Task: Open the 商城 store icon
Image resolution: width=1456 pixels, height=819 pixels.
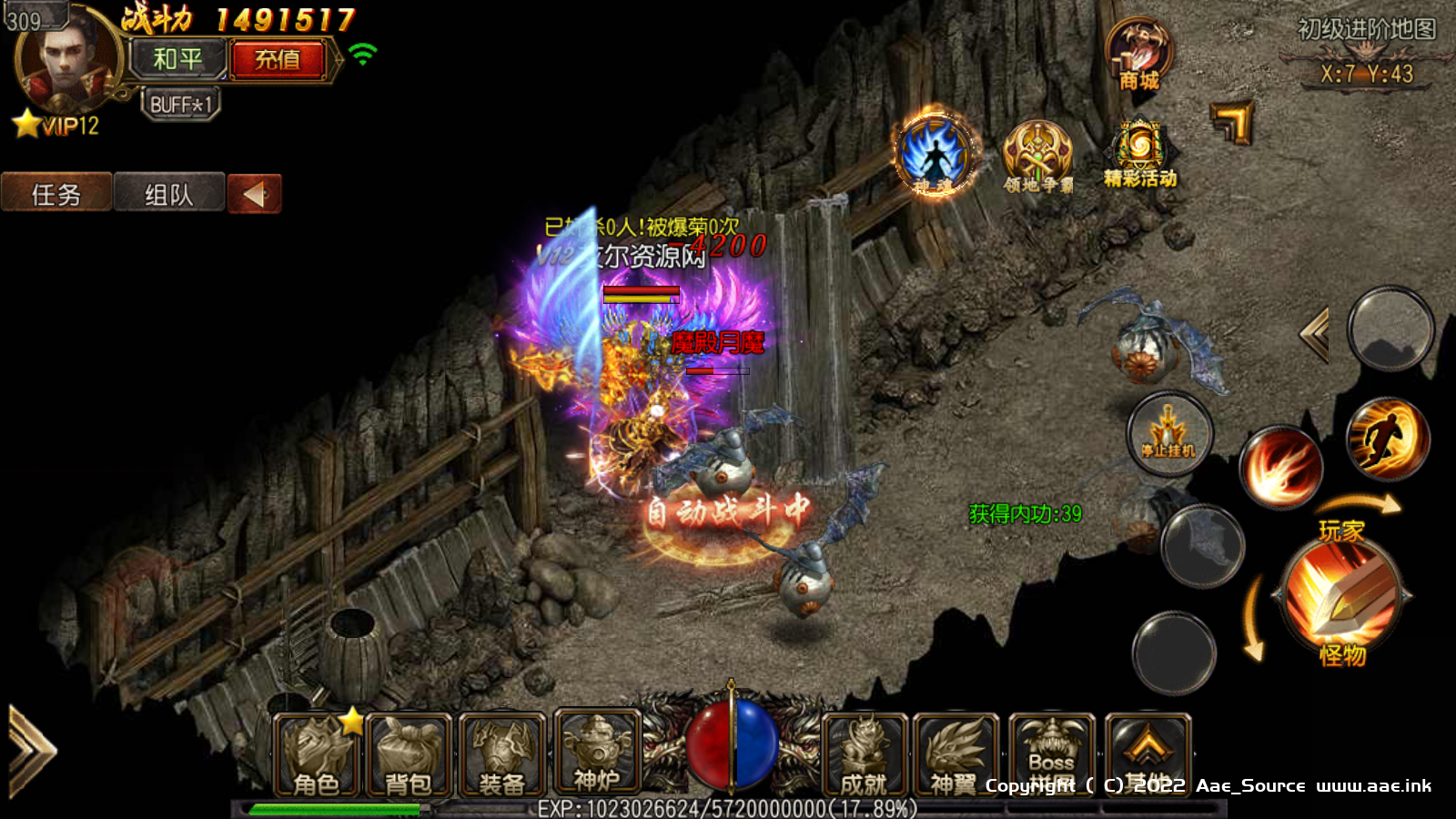Action: 1139,55
